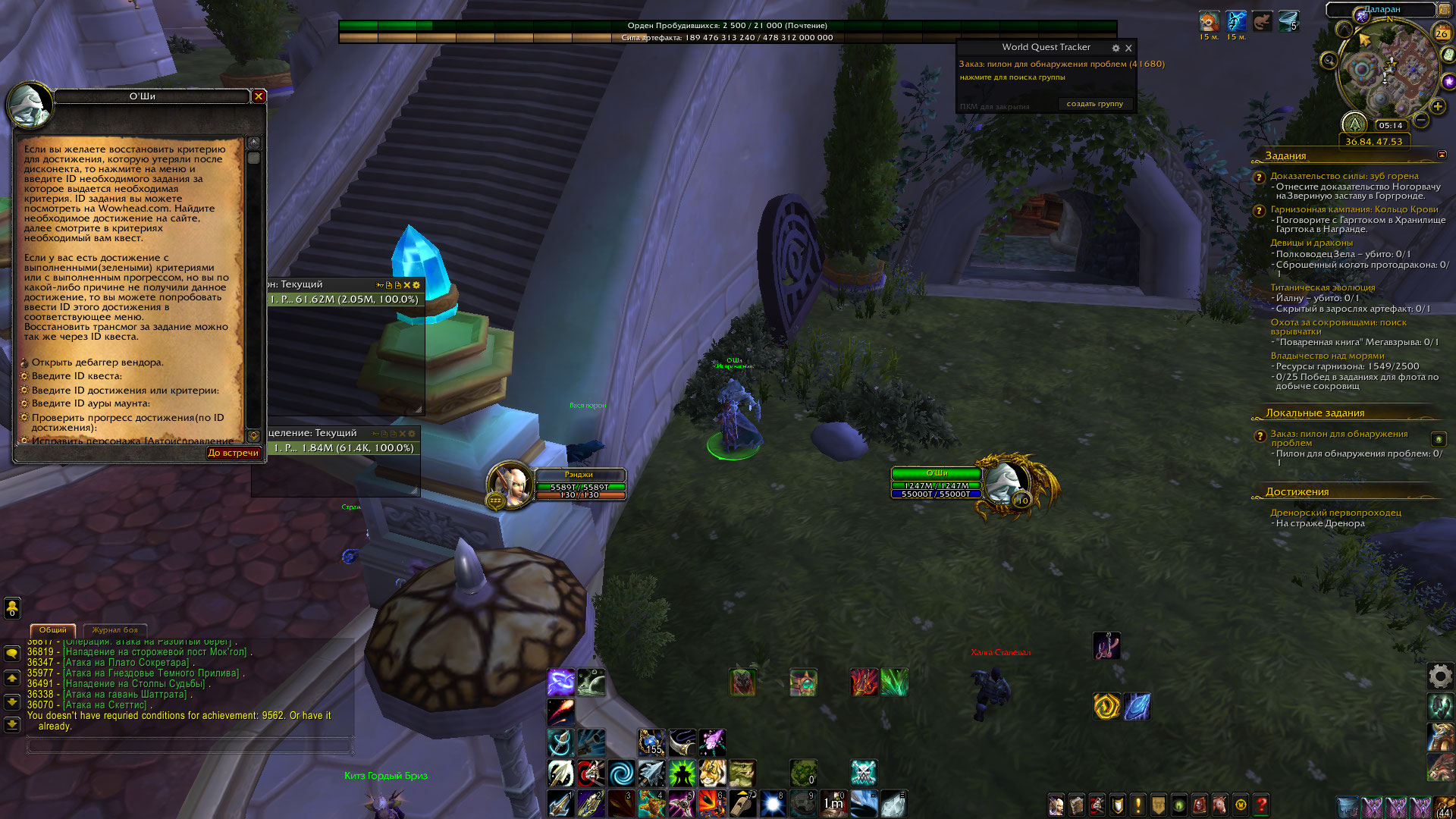The width and height of the screenshot is (1456, 819).
Task: Click the 'До встречи' goodbye button
Action: pyautogui.click(x=234, y=453)
